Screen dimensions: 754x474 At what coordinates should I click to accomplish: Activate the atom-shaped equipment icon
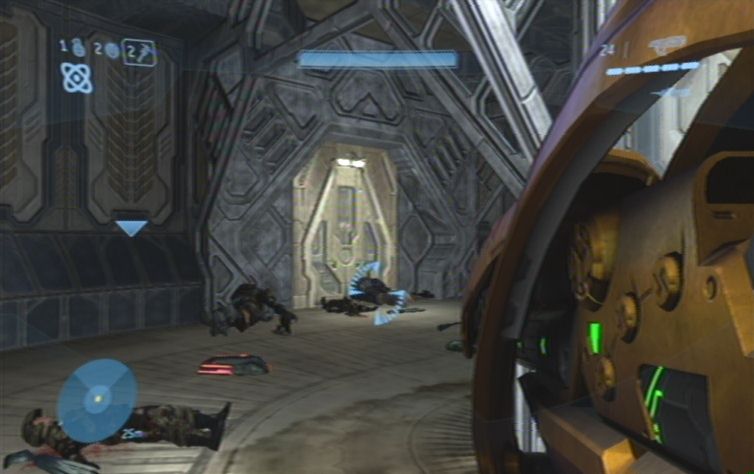[76, 77]
